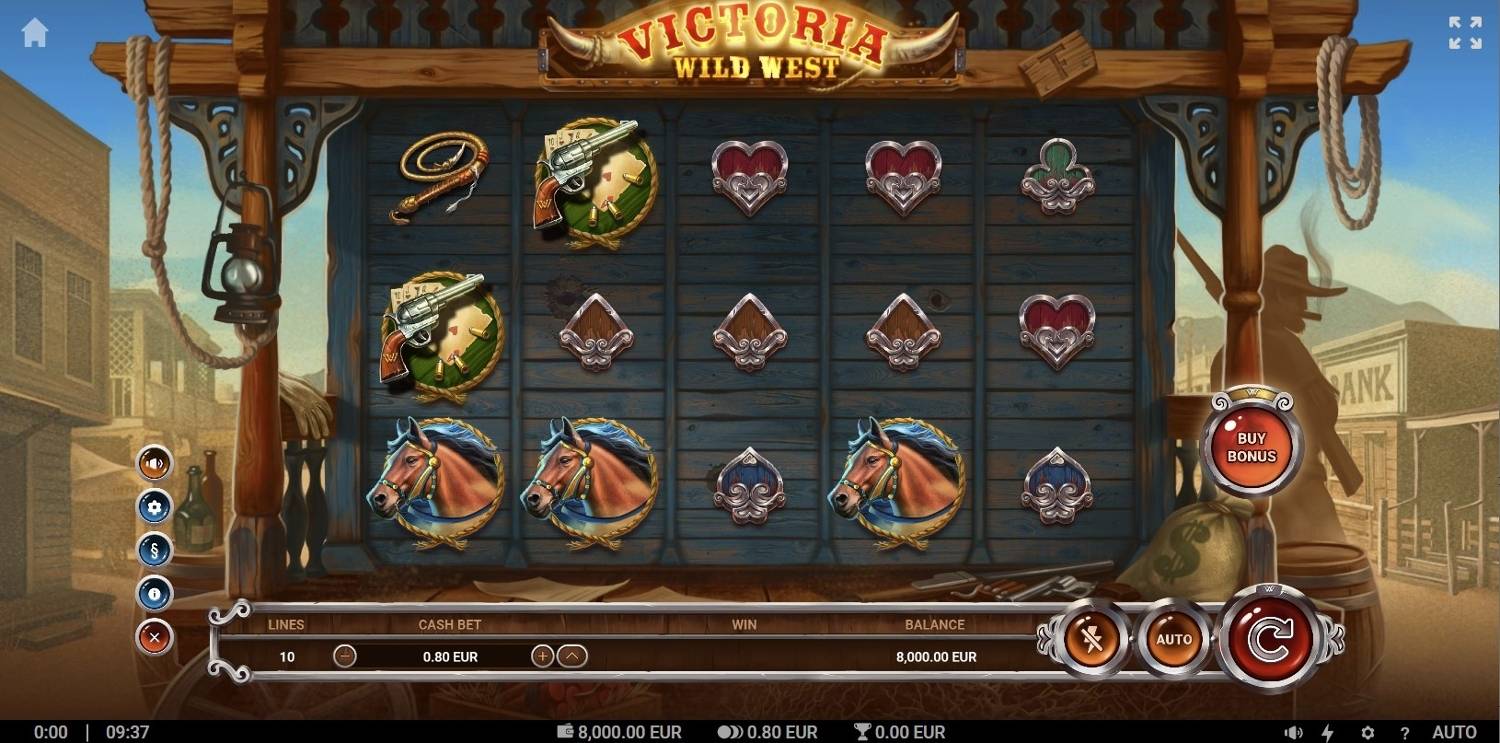Viewport: 1500px width, 743px height.
Task: Mute the game sound
Action: [154, 463]
